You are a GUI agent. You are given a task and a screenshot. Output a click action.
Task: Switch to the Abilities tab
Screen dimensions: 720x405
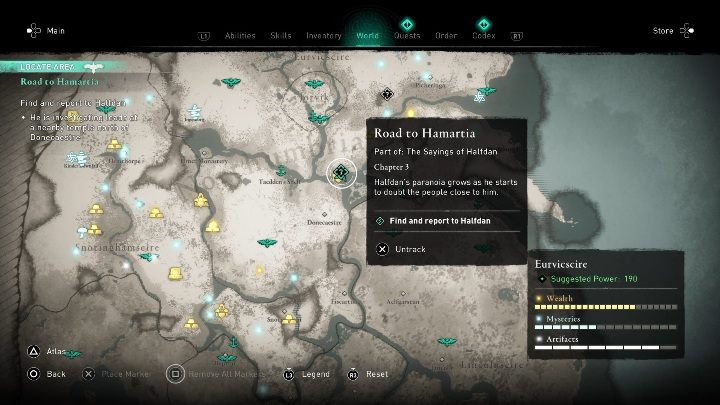[240, 35]
